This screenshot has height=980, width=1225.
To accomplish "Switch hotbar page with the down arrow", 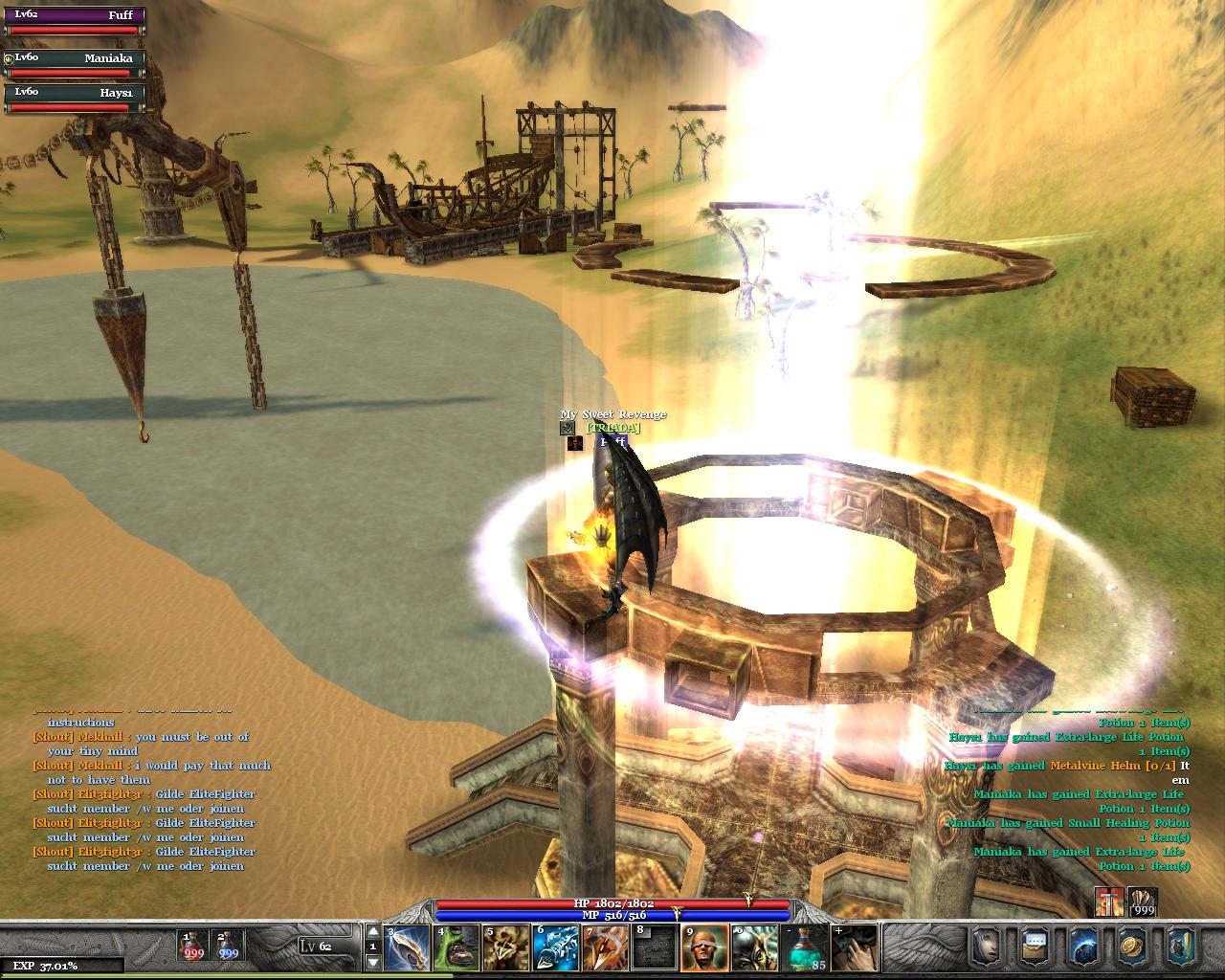I will (x=373, y=962).
